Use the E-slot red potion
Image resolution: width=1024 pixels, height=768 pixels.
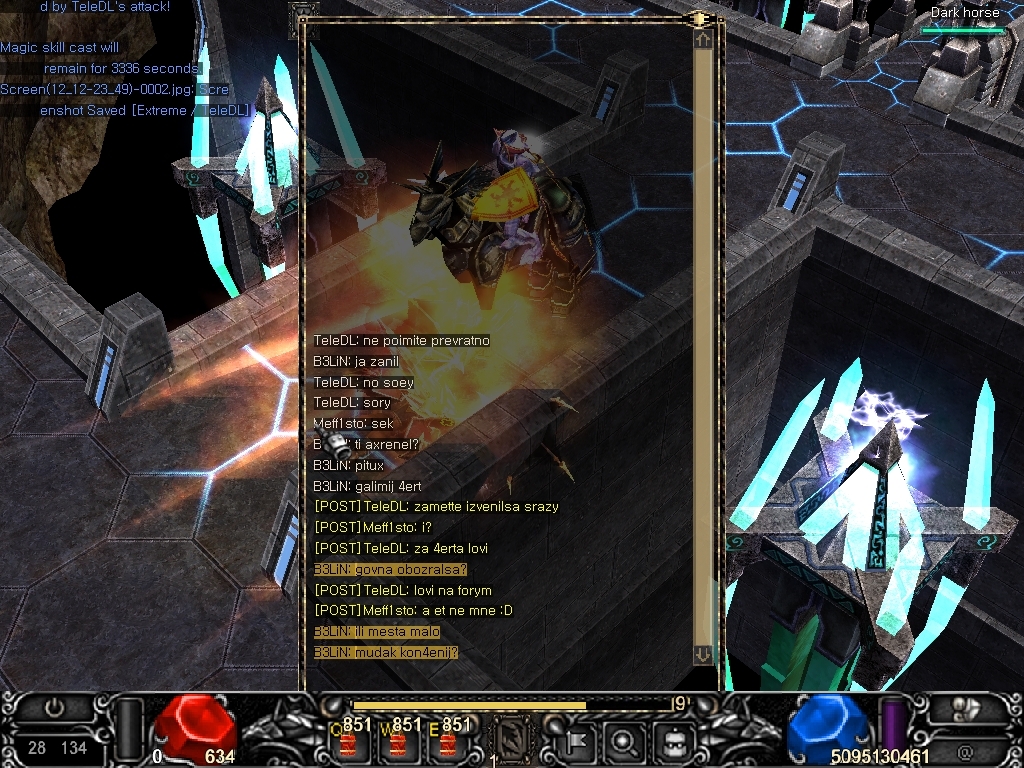pos(447,743)
